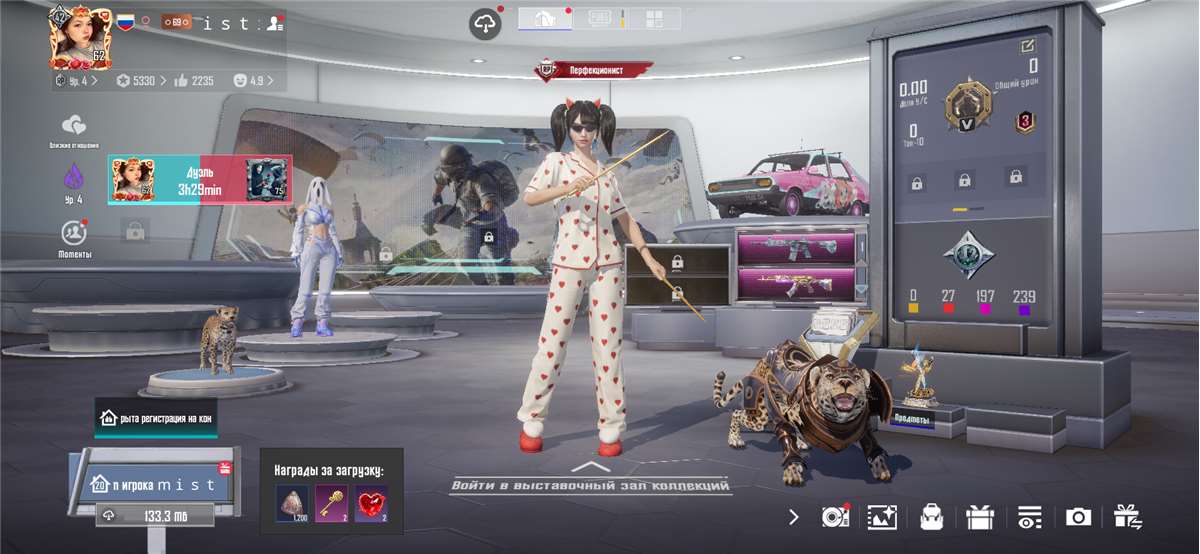Open the Близкие отношения hearts icon
The width and height of the screenshot is (1200, 554).
click(73, 126)
